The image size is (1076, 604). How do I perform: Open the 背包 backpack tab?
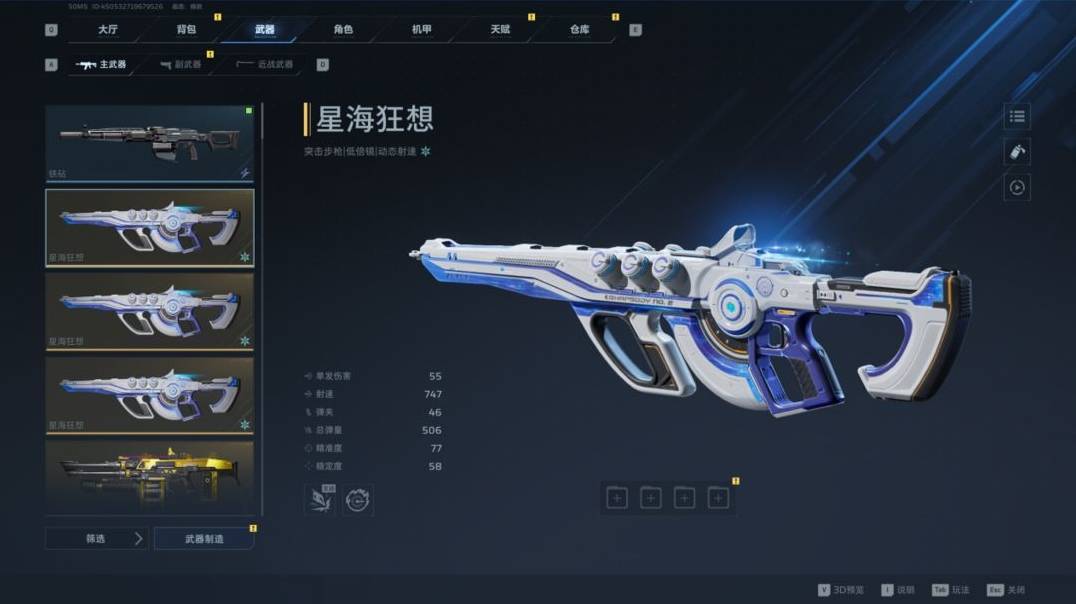[186, 30]
